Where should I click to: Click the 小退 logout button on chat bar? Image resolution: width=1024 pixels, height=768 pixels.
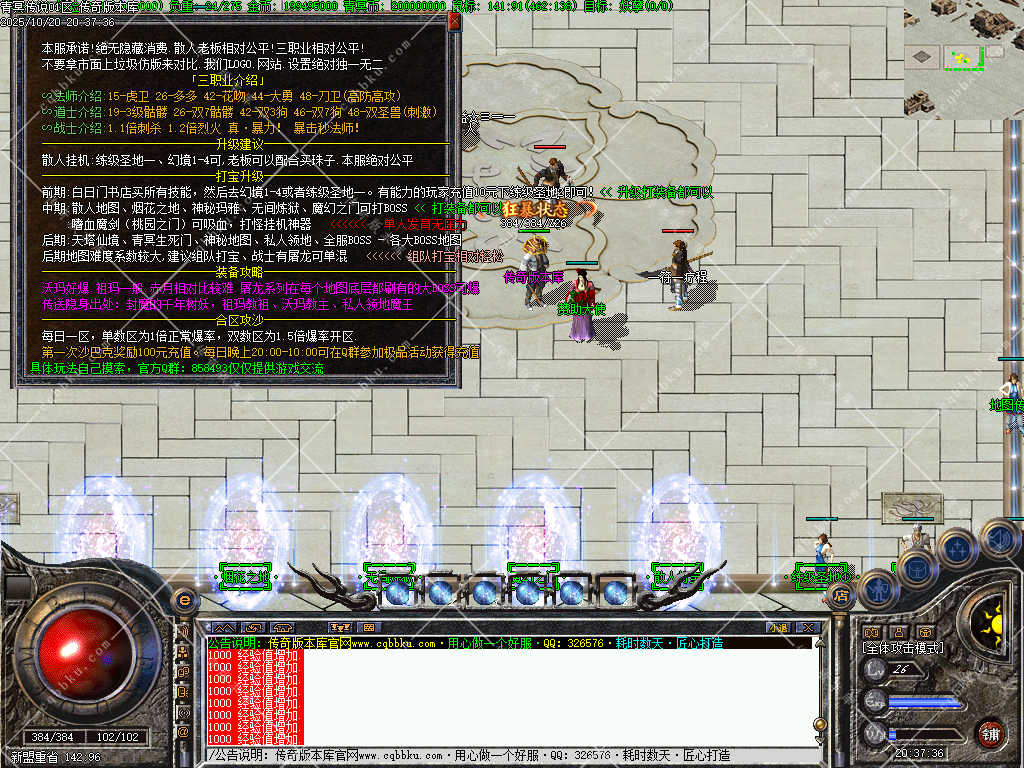point(778,627)
